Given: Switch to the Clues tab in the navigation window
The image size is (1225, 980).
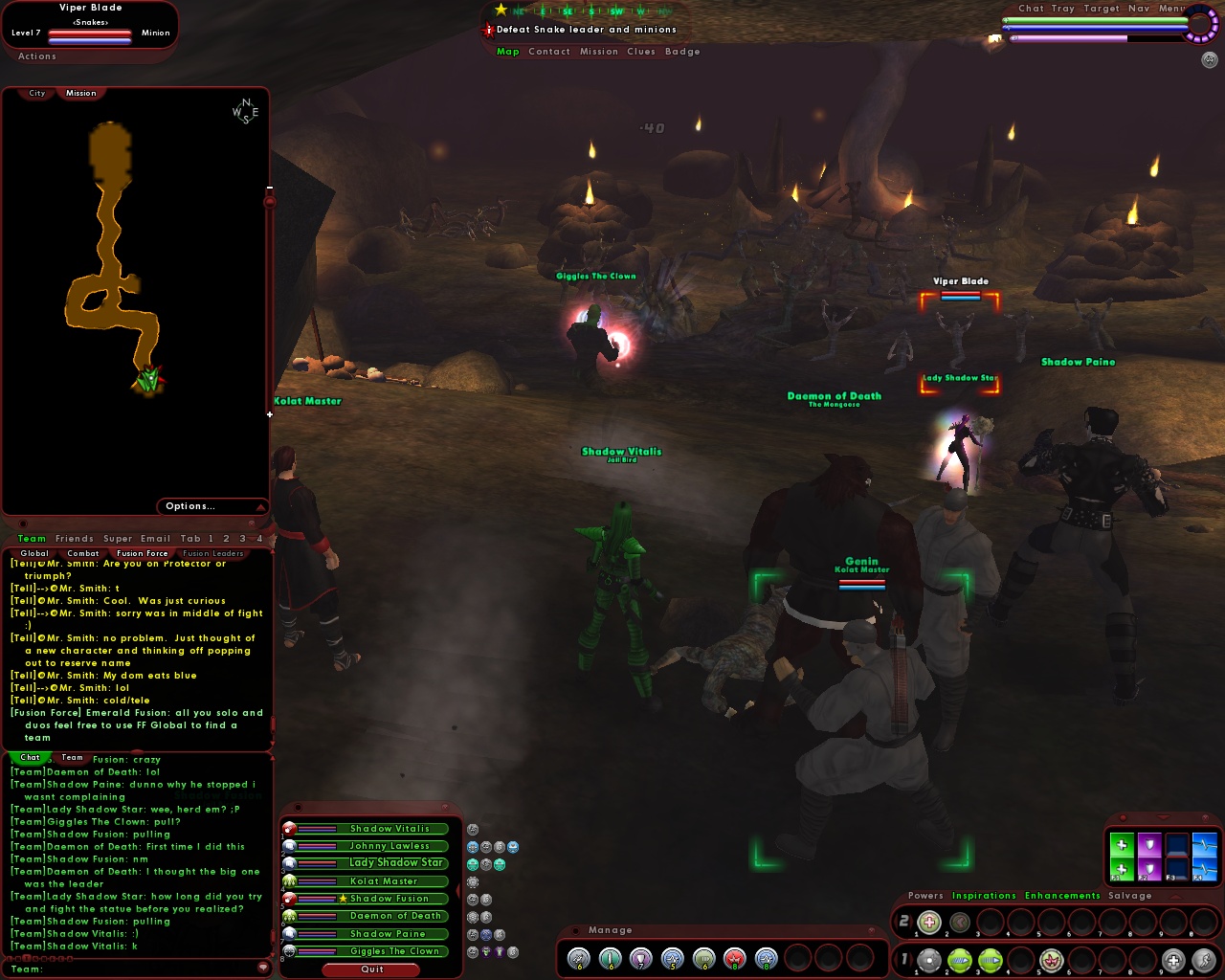Looking at the screenshot, I should click(x=640, y=52).
